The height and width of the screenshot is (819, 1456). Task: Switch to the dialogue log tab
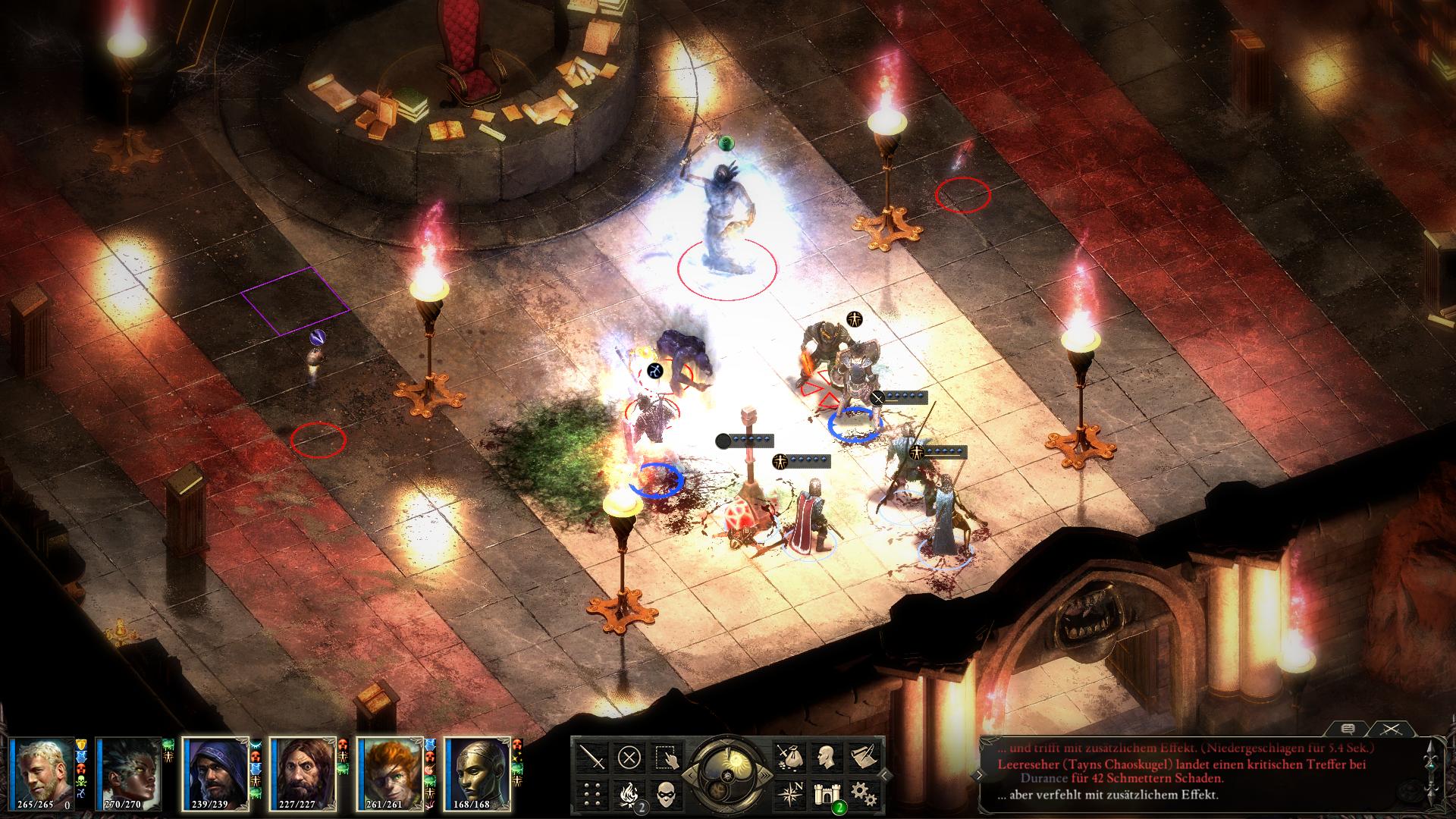coord(1348,729)
